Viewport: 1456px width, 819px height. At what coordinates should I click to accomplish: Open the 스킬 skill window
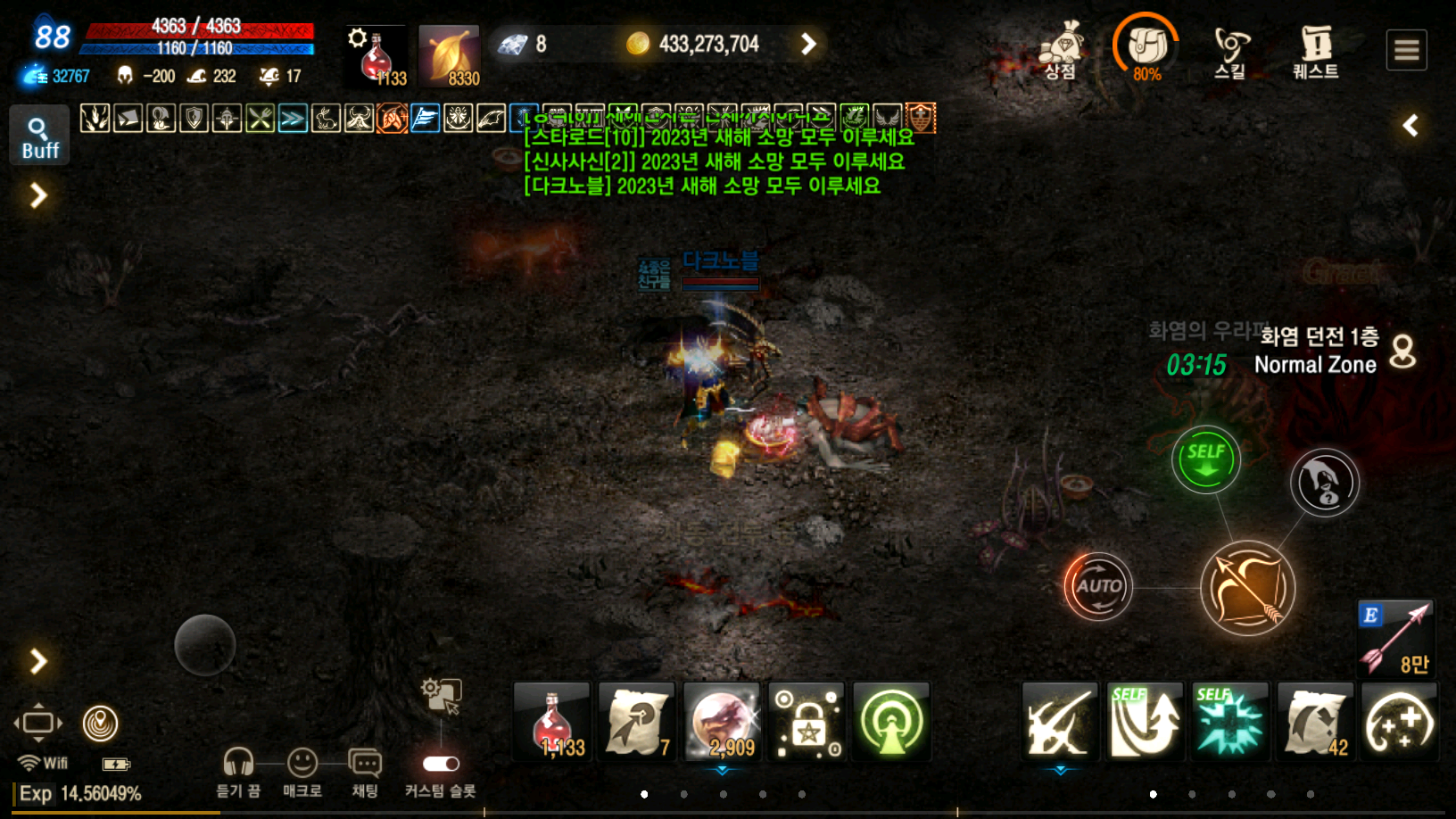click(x=1231, y=51)
